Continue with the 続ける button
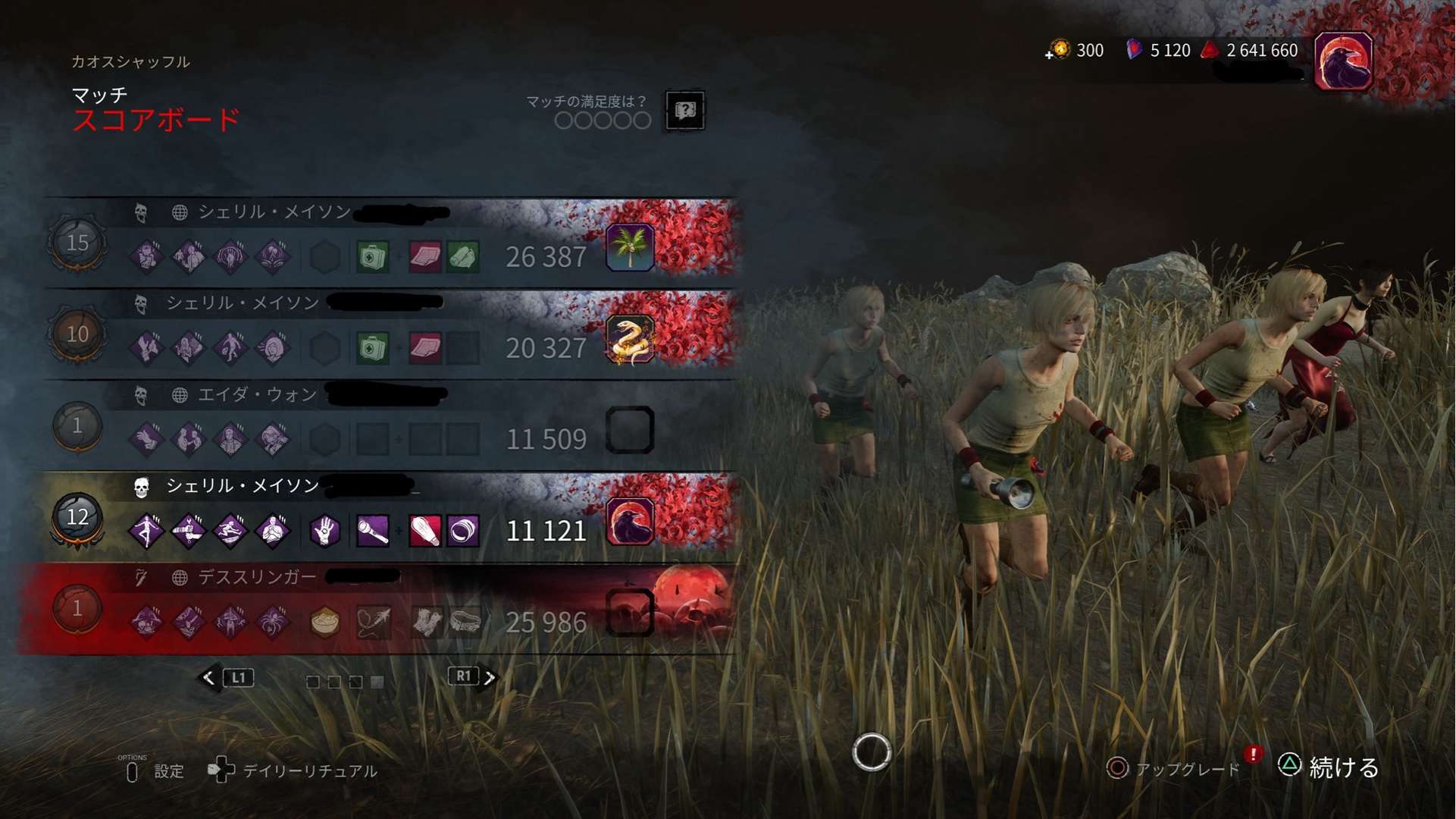Viewport: 1456px width, 819px height. (1342, 767)
